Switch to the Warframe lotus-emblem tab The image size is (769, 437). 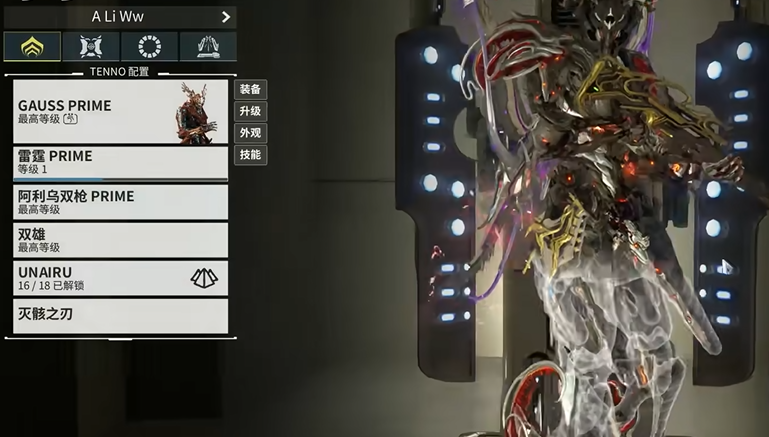(32, 46)
